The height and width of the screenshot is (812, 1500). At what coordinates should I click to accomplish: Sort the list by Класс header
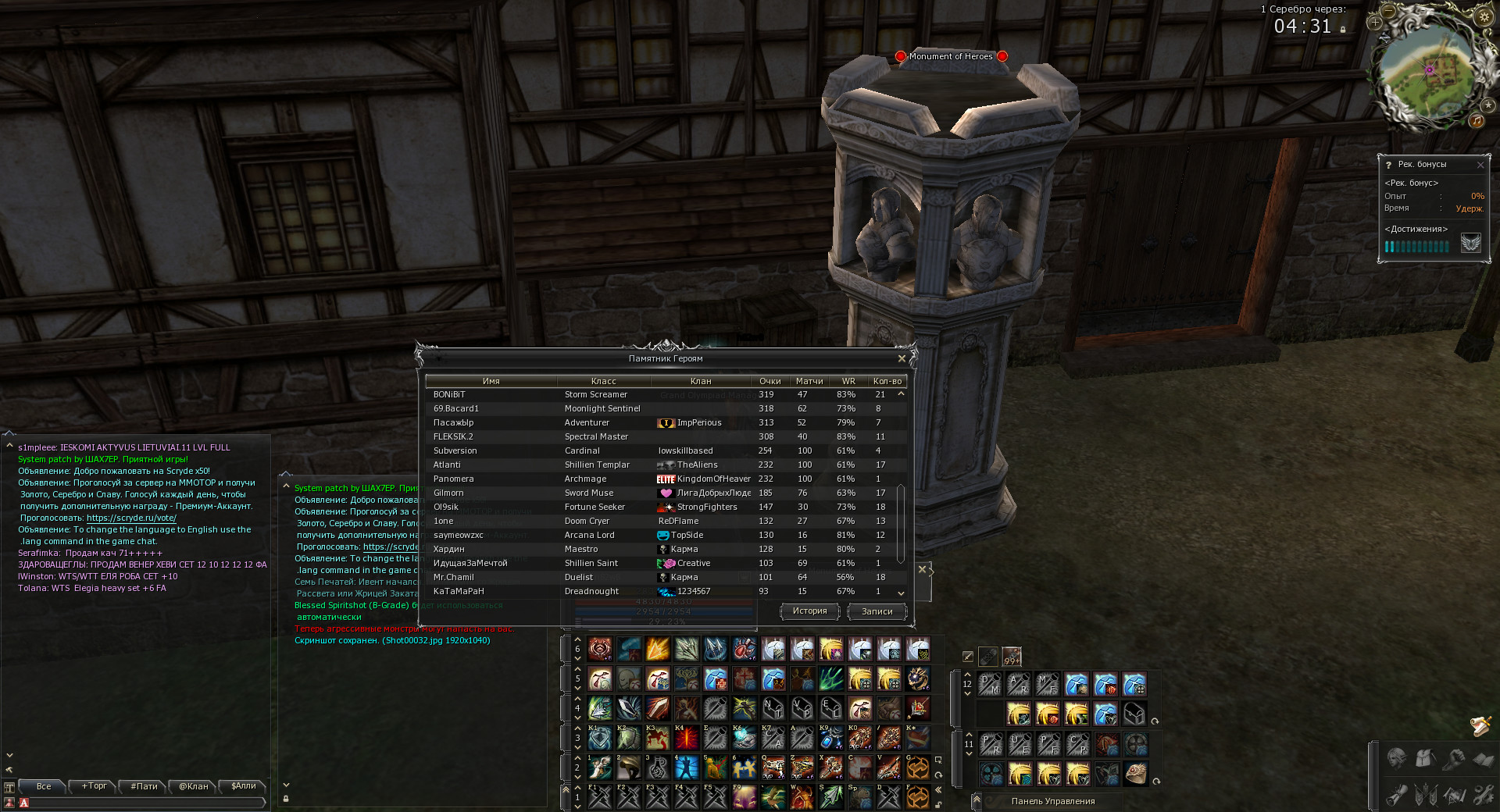603,381
